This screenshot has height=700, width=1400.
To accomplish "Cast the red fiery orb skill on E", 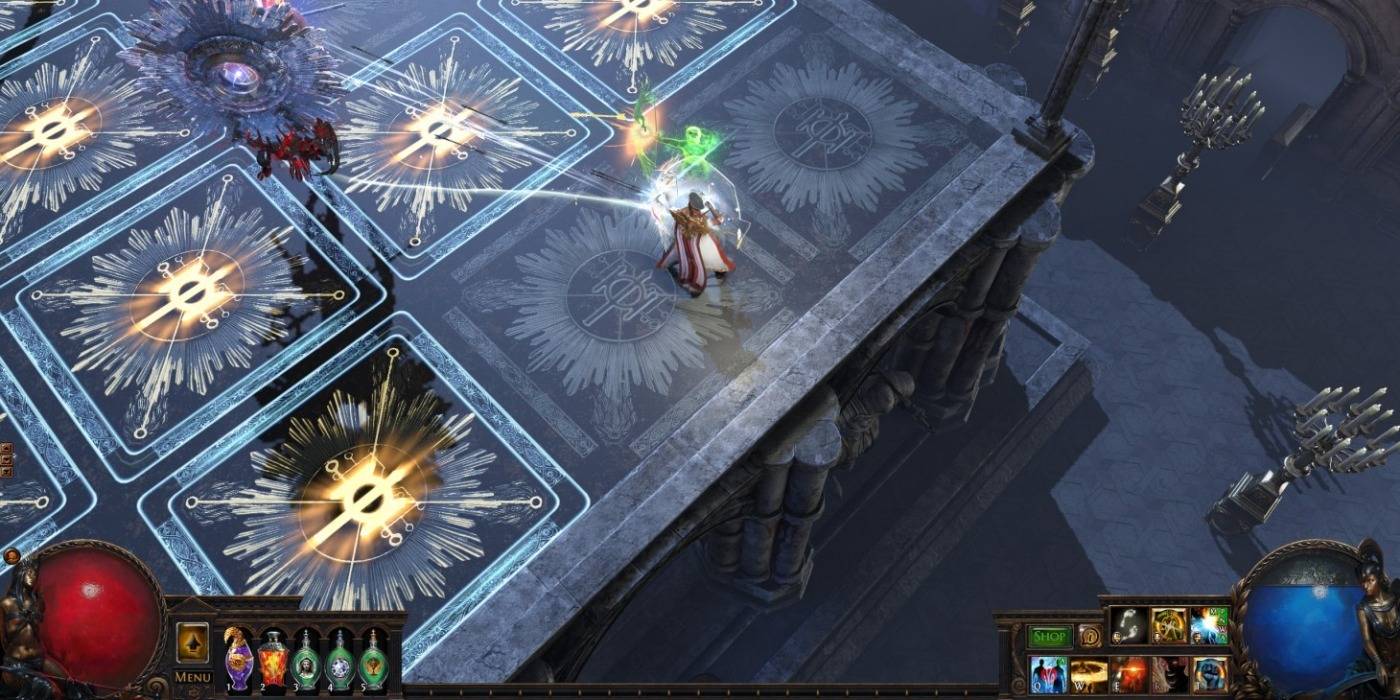I will tap(1129, 674).
